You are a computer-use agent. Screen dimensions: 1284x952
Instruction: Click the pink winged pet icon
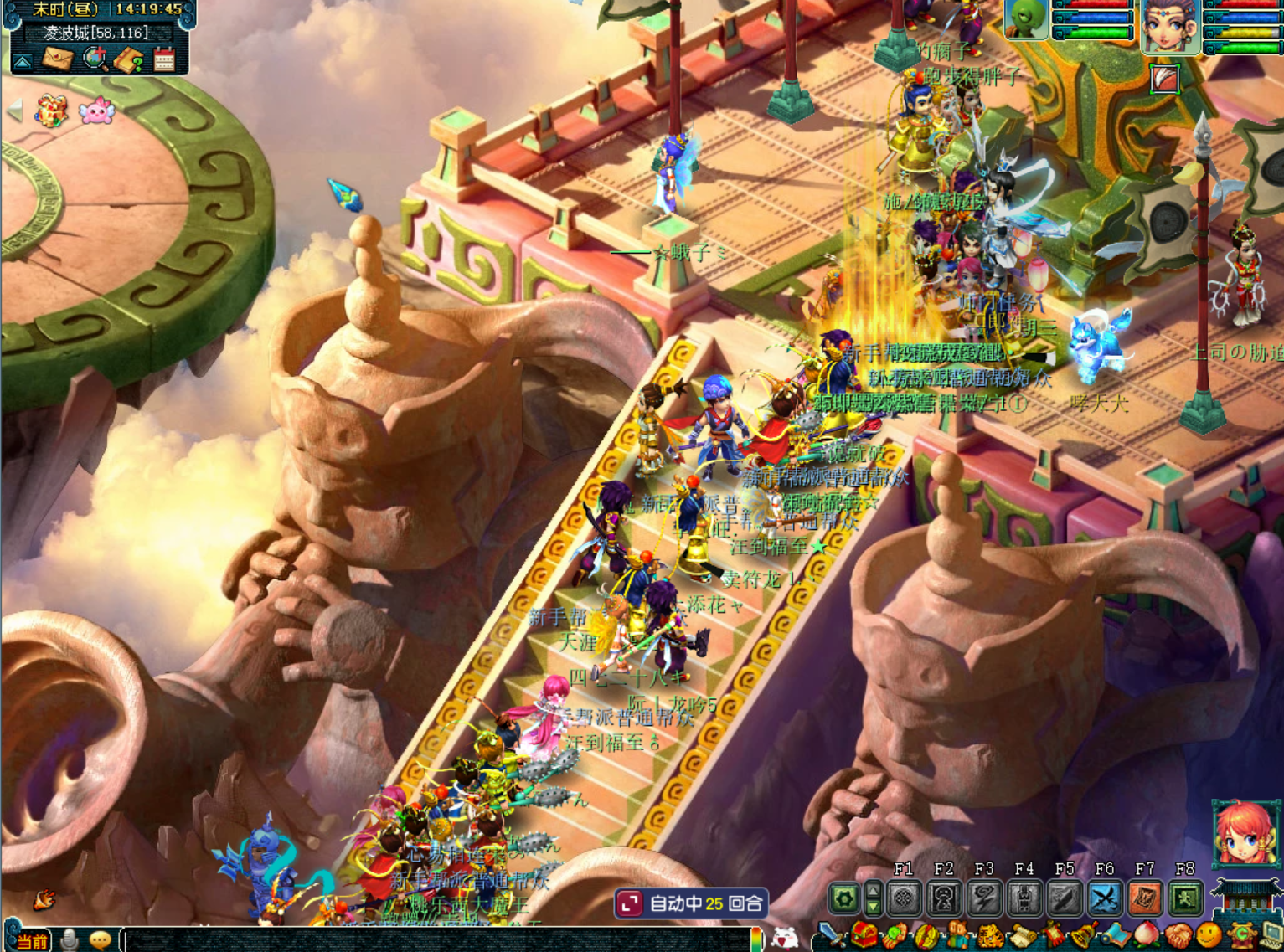pyautogui.click(x=95, y=111)
